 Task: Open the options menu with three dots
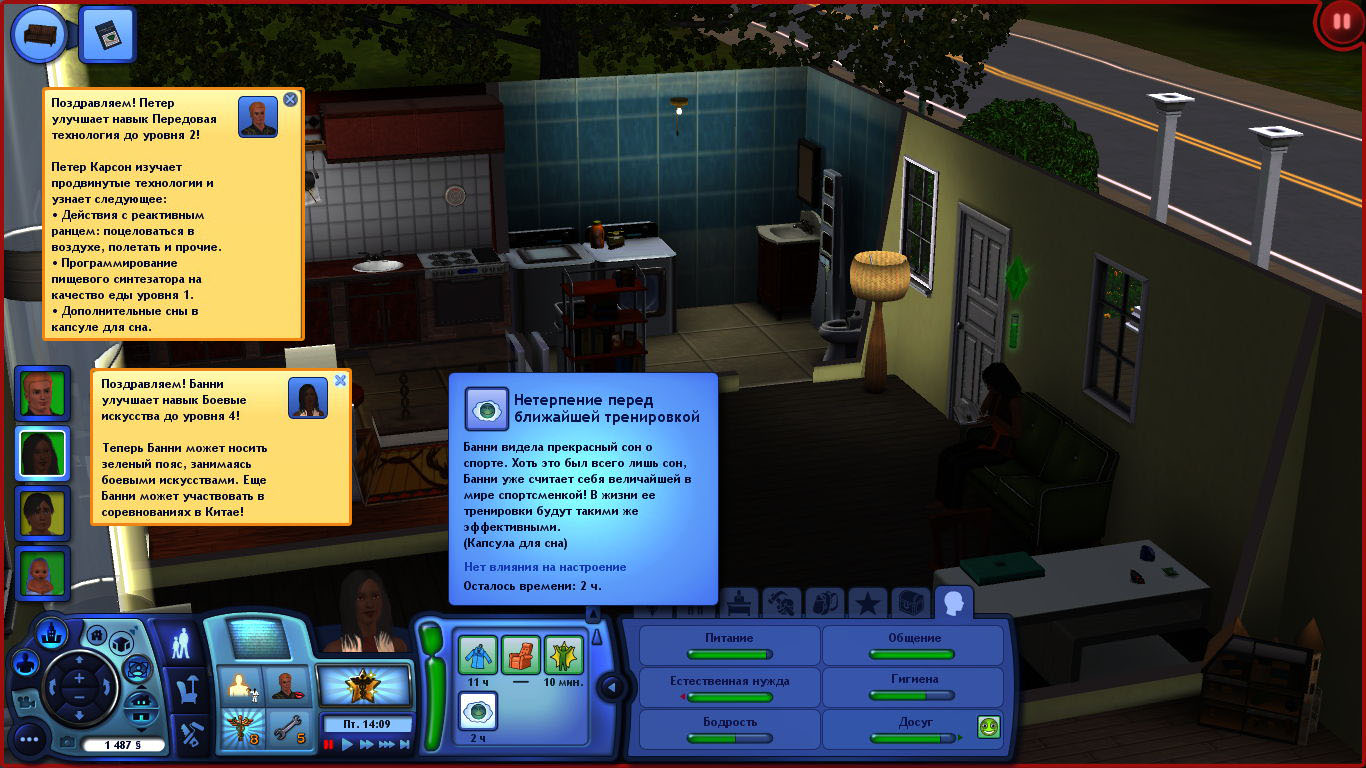(28, 740)
